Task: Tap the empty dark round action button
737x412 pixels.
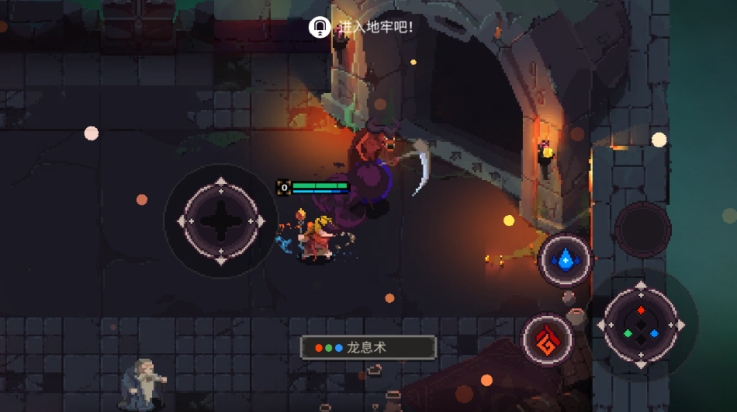Action: pos(642,229)
